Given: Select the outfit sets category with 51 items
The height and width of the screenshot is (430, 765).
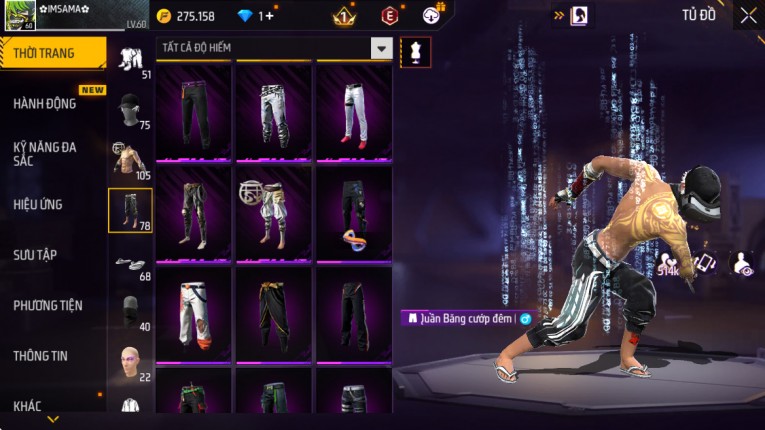Looking at the screenshot, I should [130, 60].
